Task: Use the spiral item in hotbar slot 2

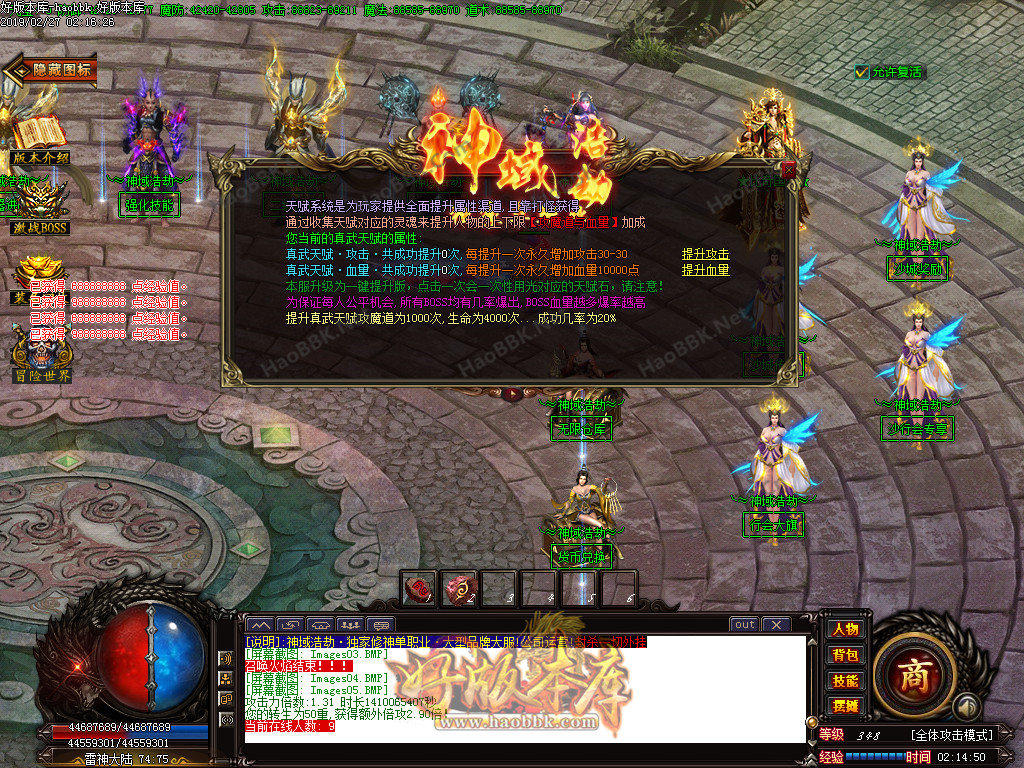Action: click(459, 588)
